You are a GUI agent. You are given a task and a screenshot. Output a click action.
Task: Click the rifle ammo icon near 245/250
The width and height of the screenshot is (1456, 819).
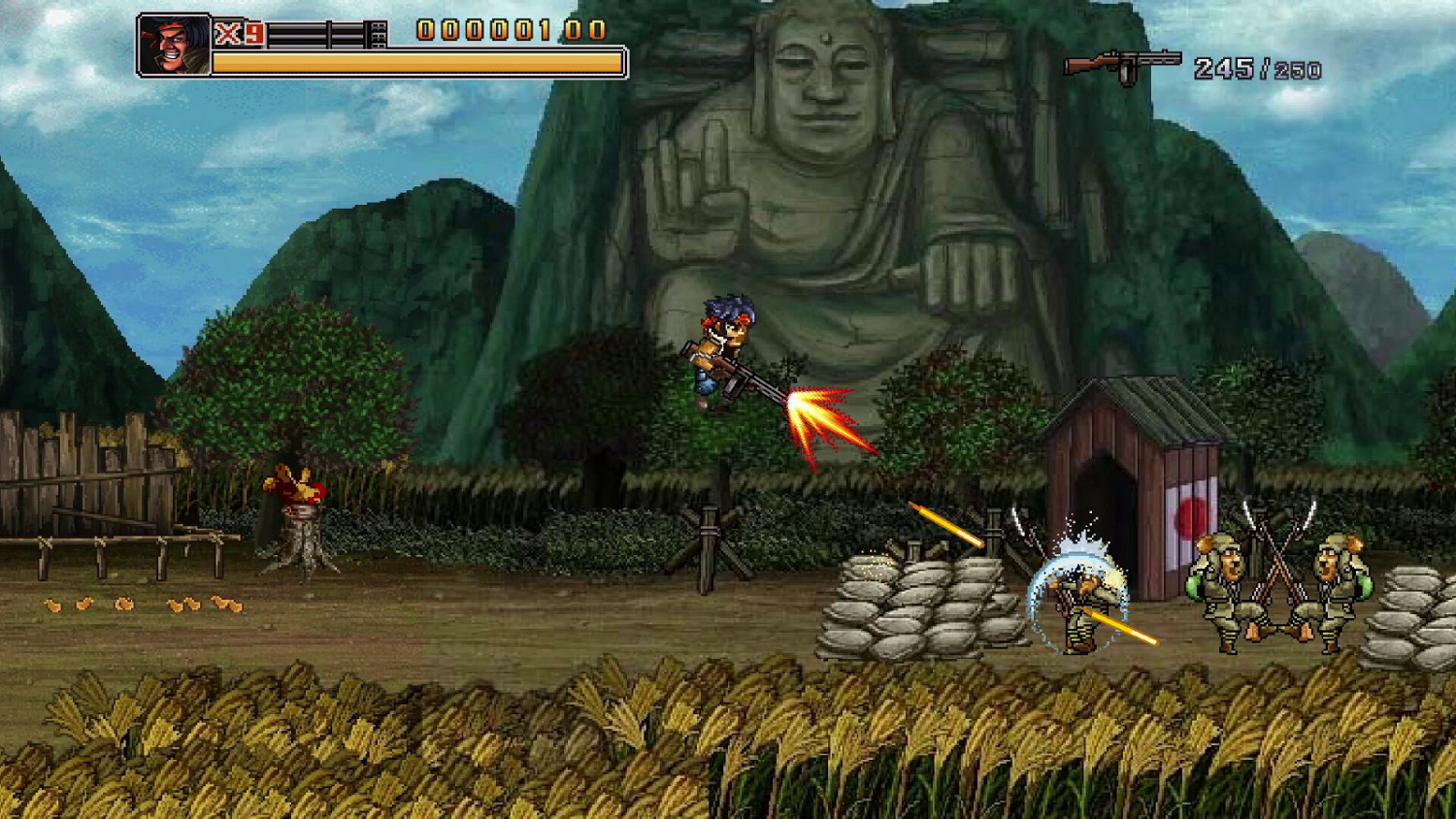pos(1123,63)
